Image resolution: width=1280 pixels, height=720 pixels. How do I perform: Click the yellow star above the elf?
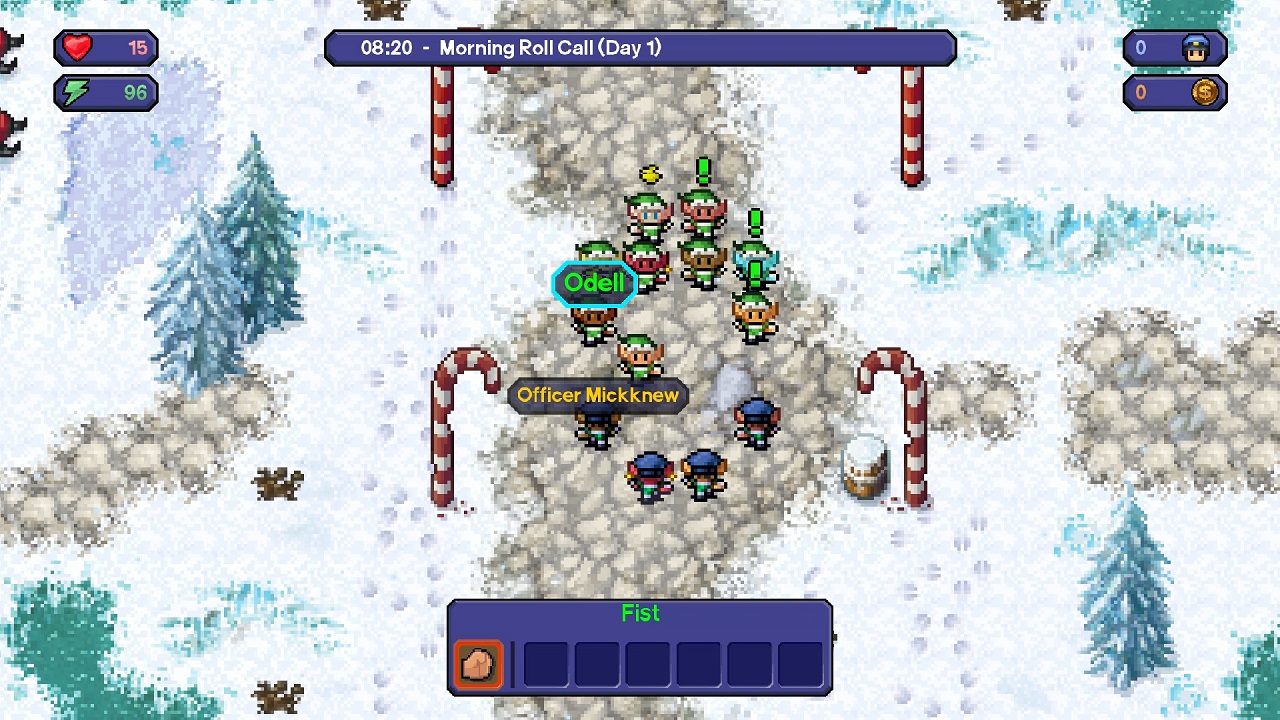tap(651, 176)
